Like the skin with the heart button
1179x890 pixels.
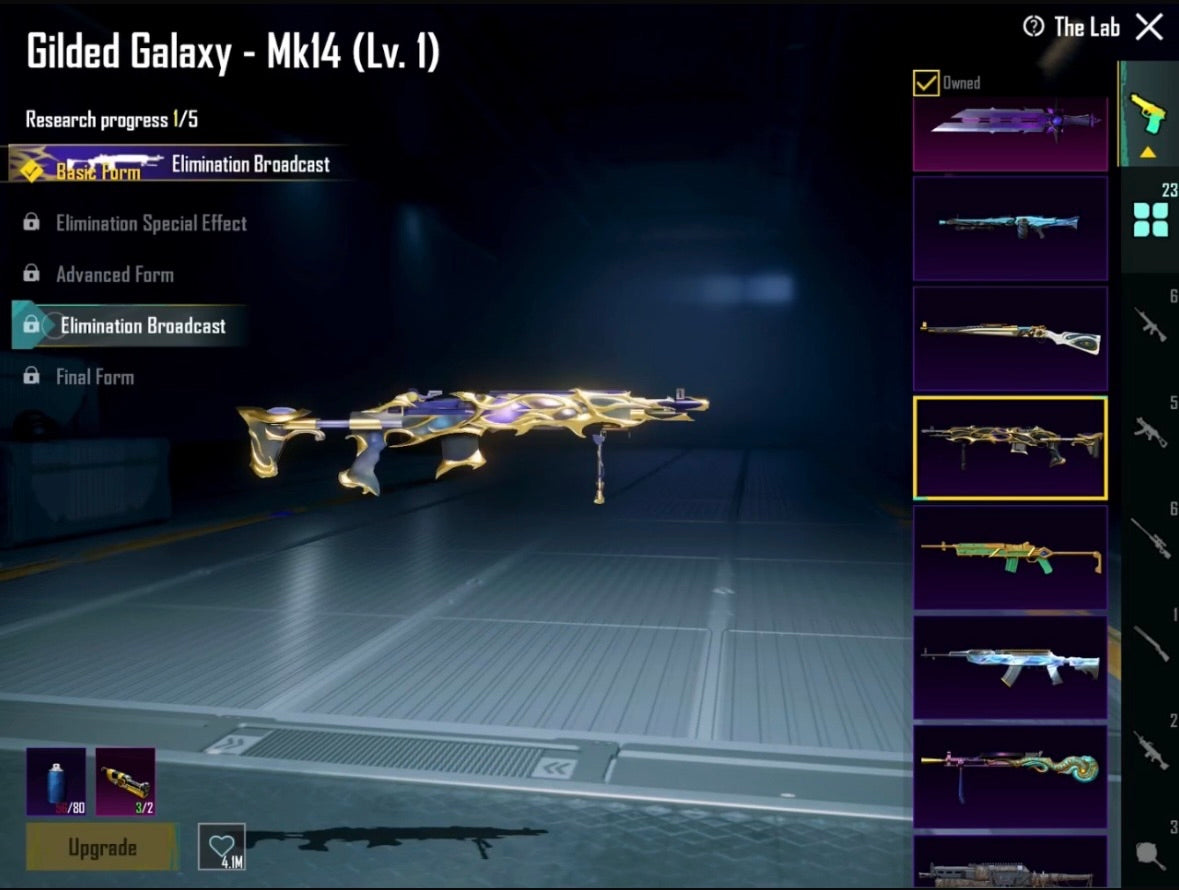pyautogui.click(x=221, y=848)
